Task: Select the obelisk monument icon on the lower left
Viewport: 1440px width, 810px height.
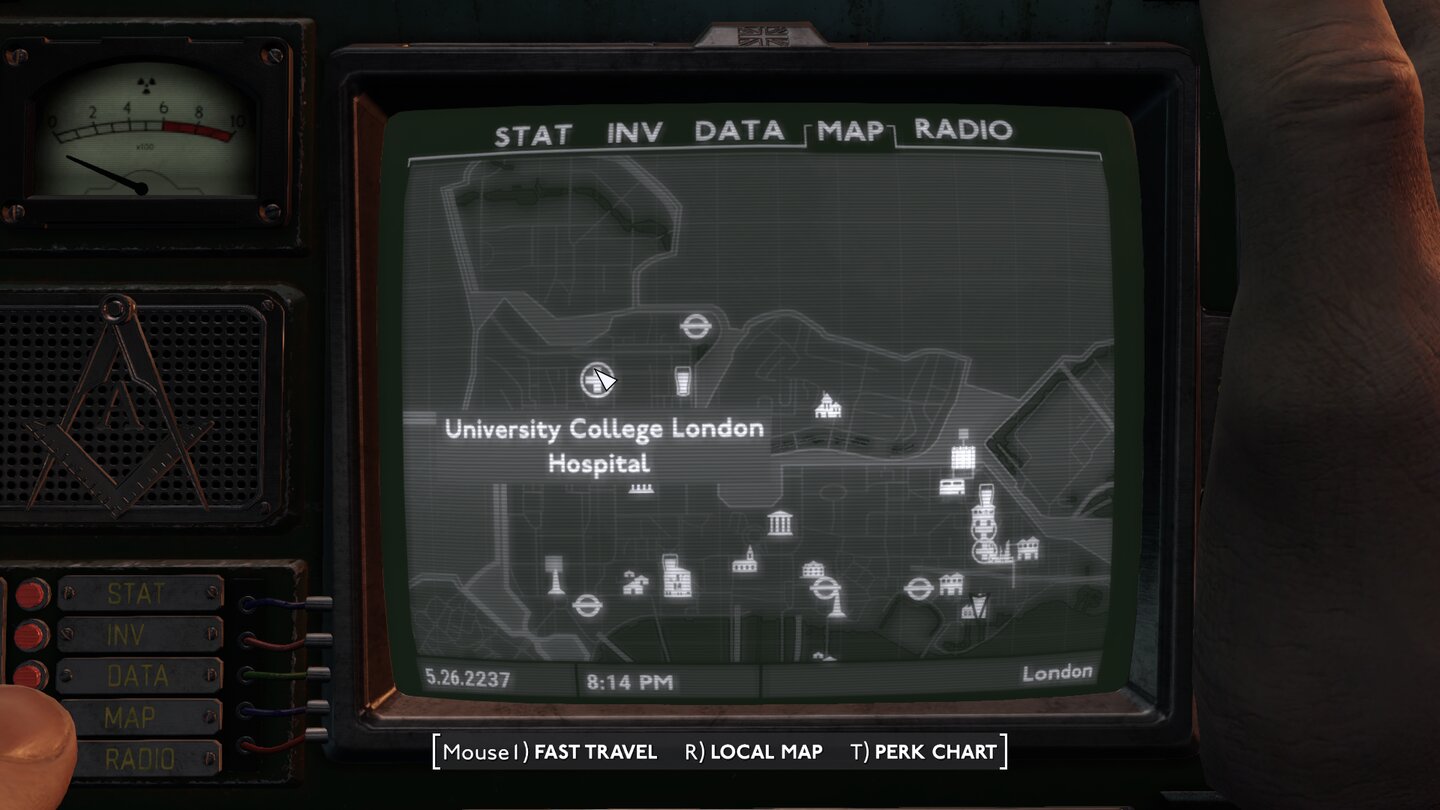Action: click(554, 572)
